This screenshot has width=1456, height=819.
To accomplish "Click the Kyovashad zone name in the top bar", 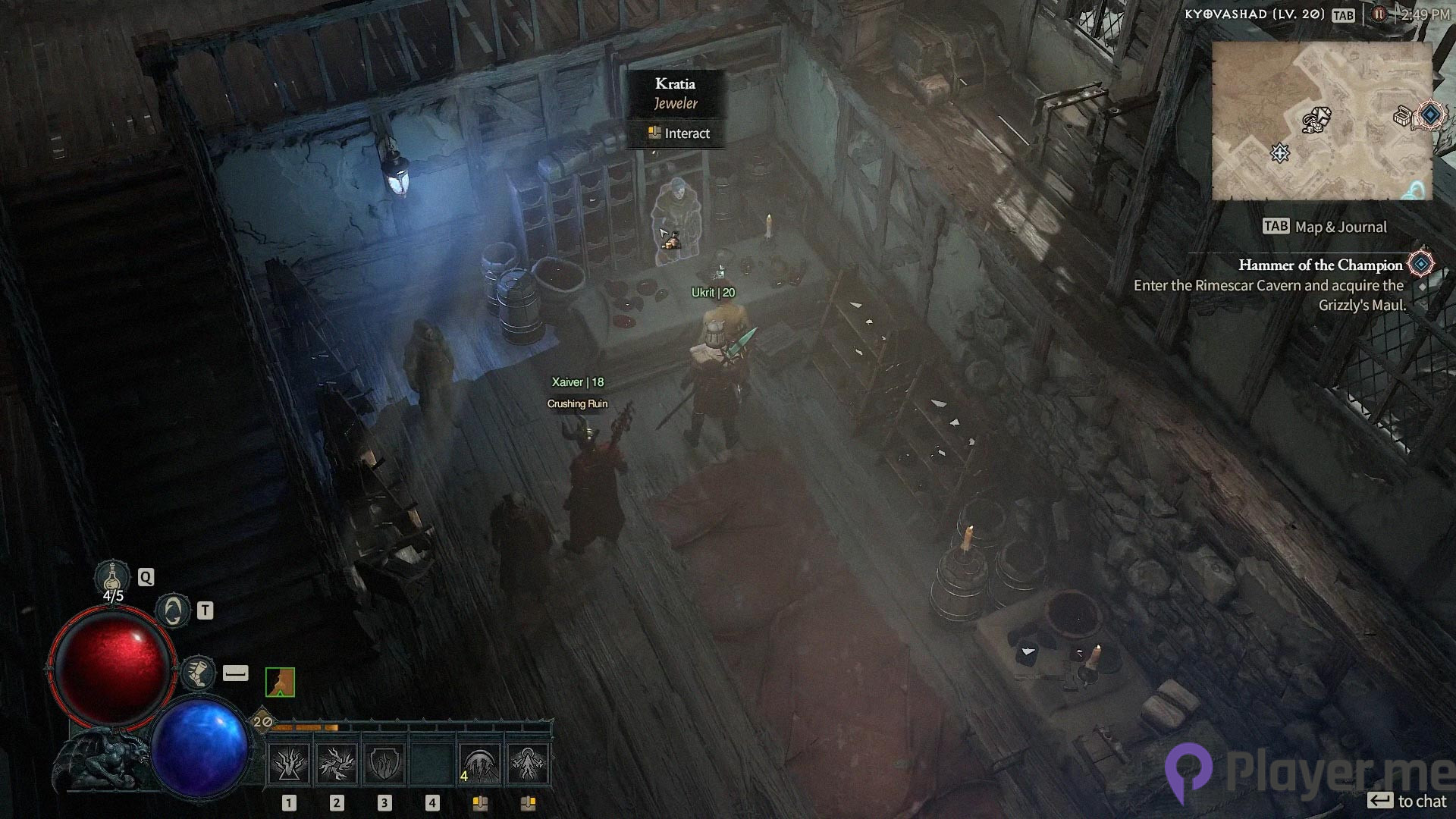I will (1255, 14).
